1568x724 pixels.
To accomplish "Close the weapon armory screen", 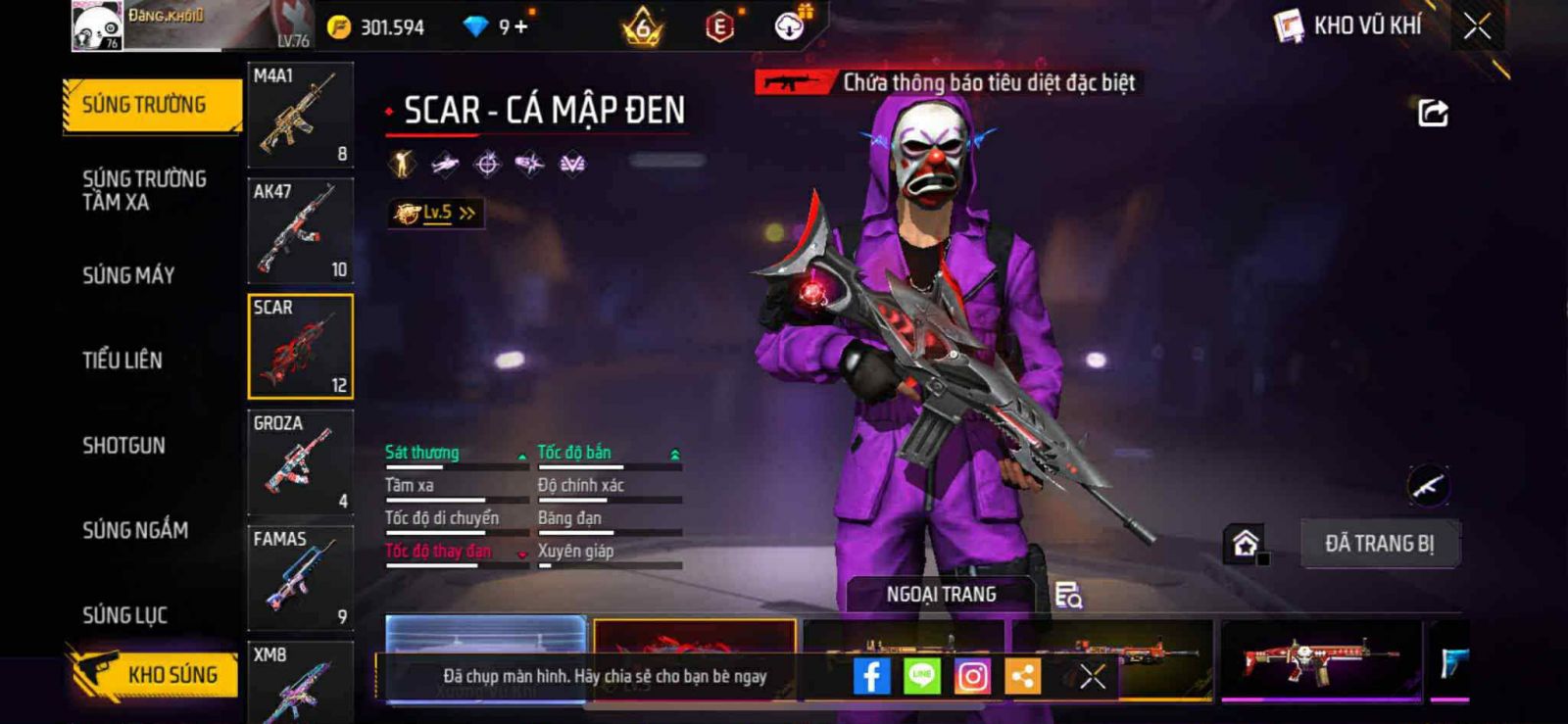I will [x=1477, y=26].
